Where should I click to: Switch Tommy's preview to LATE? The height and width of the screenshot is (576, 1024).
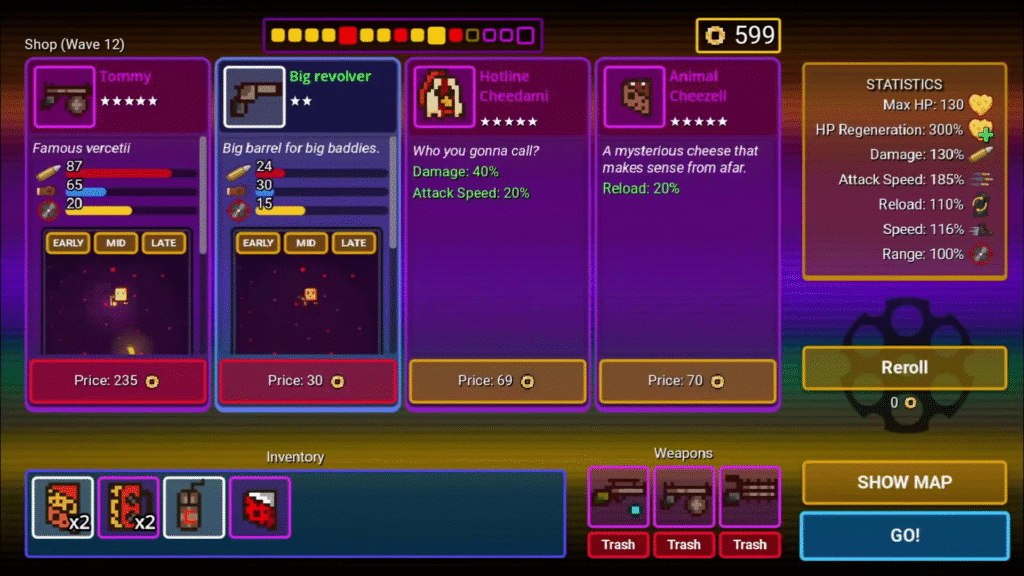[x=164, y=243]
